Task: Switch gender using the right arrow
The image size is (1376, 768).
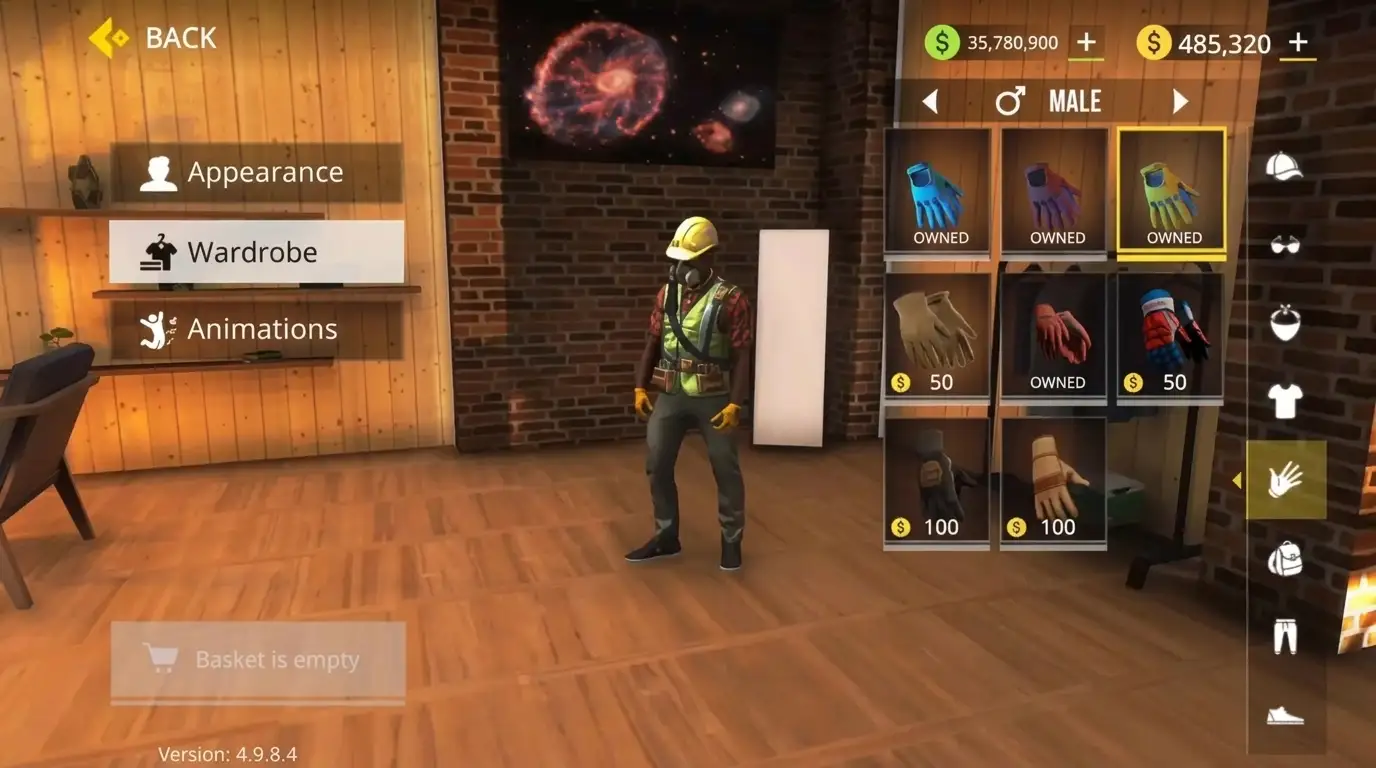Action: (1180, 101)
